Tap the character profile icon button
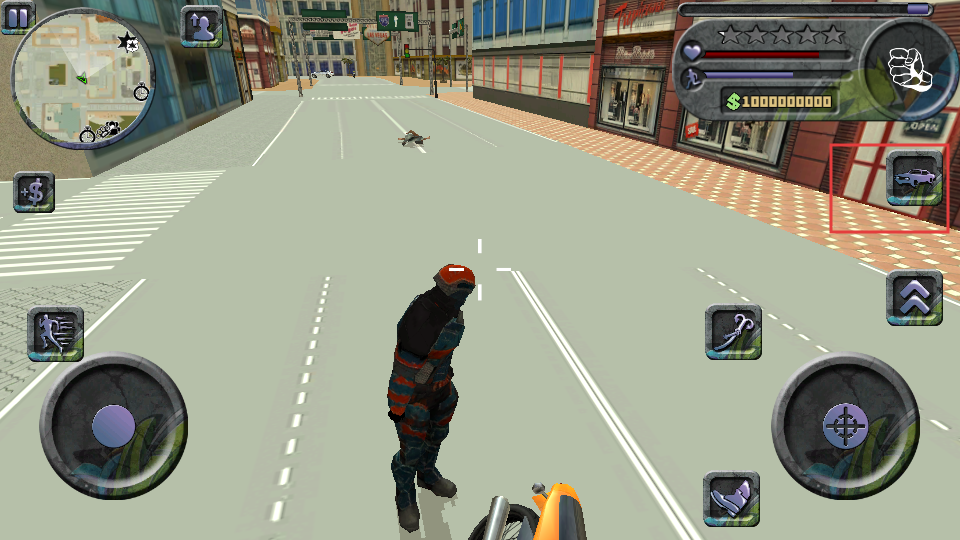 (202, 26)
